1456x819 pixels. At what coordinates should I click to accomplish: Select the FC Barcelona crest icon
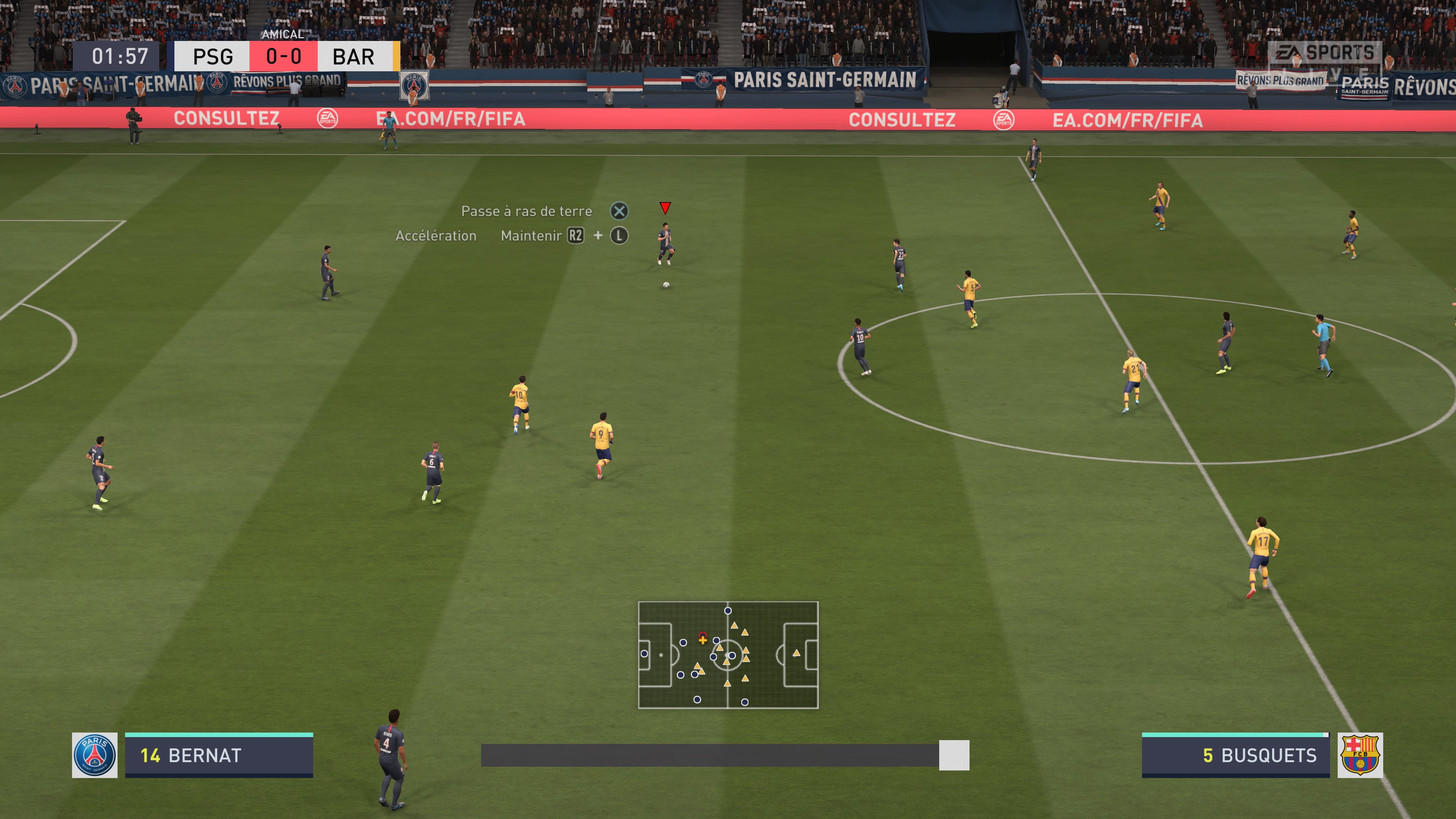point(1360,755)
